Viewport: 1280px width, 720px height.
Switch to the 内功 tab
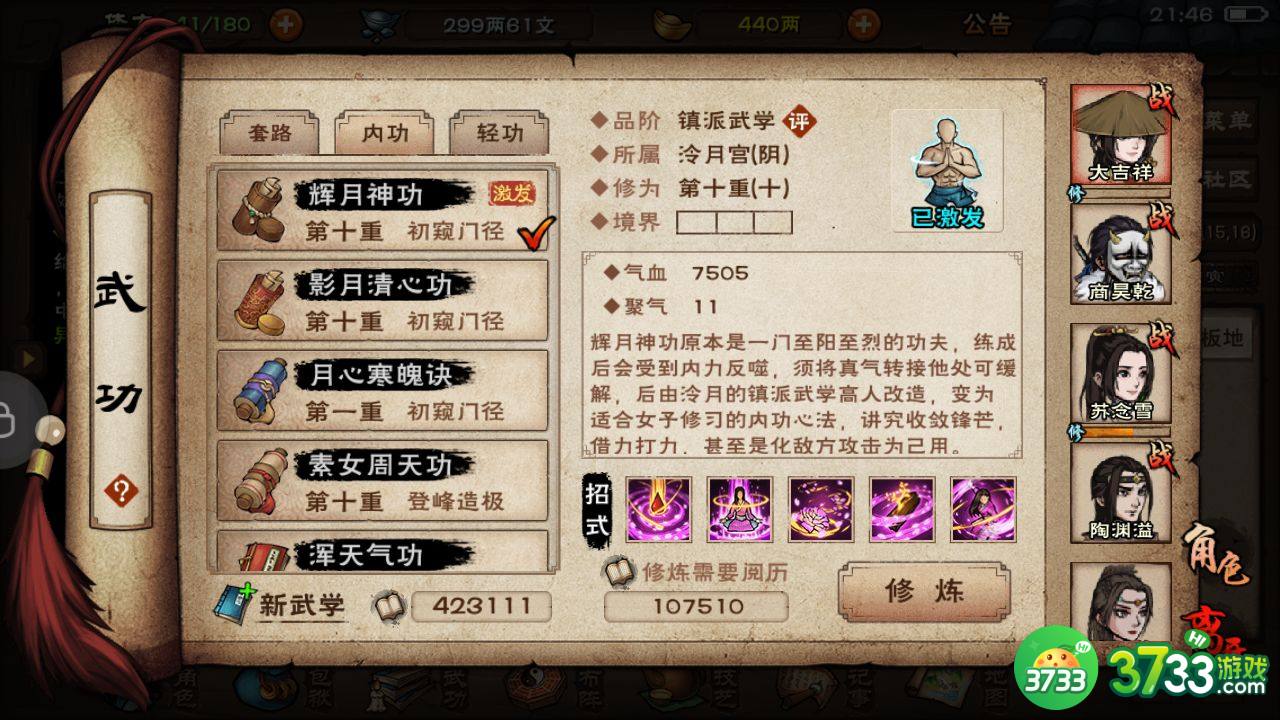tap(383, 131)
